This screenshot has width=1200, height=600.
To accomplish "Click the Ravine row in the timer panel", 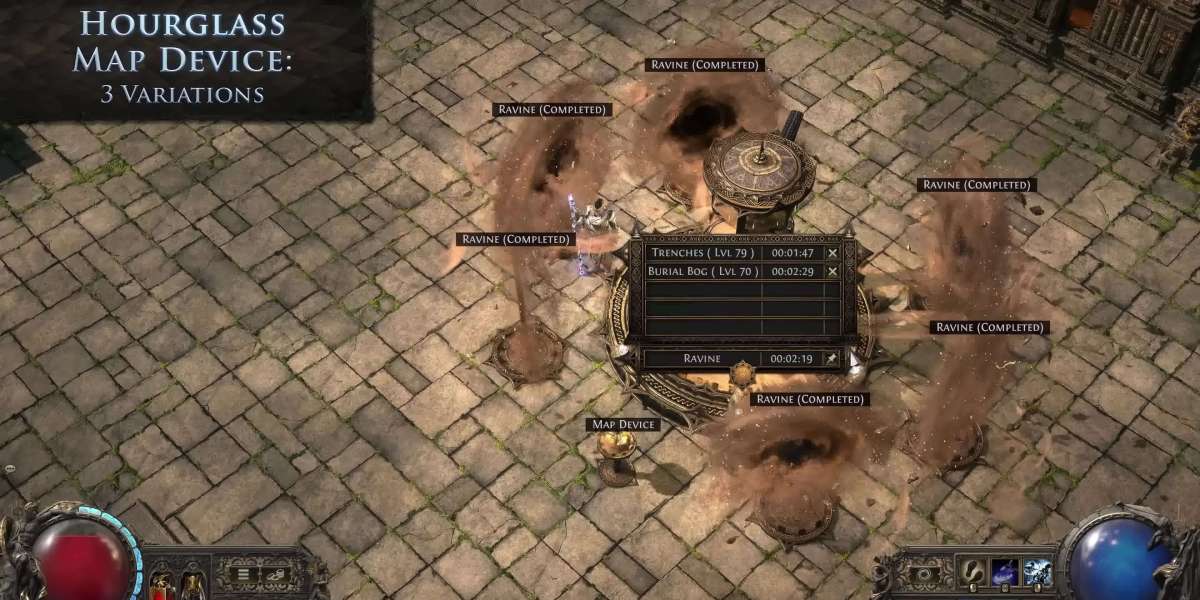I will pyautogui.click(x=702, y=358).
